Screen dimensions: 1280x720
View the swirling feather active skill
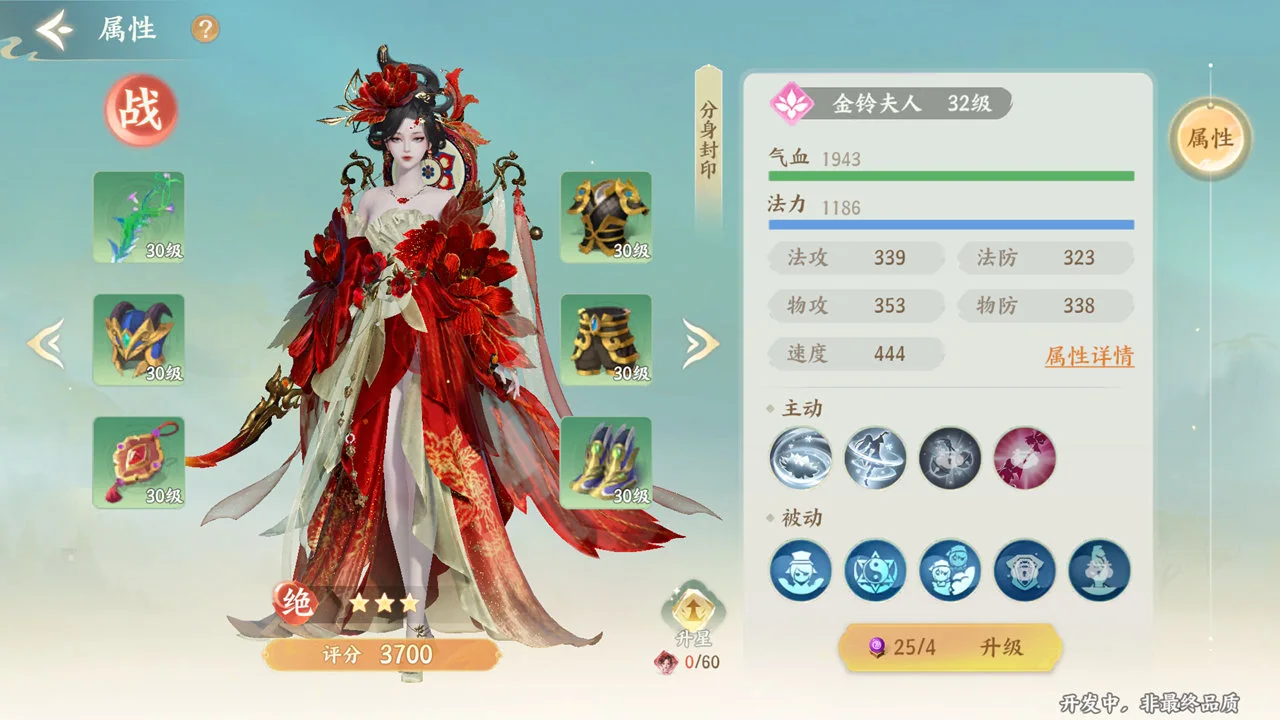tap(801, 458)
